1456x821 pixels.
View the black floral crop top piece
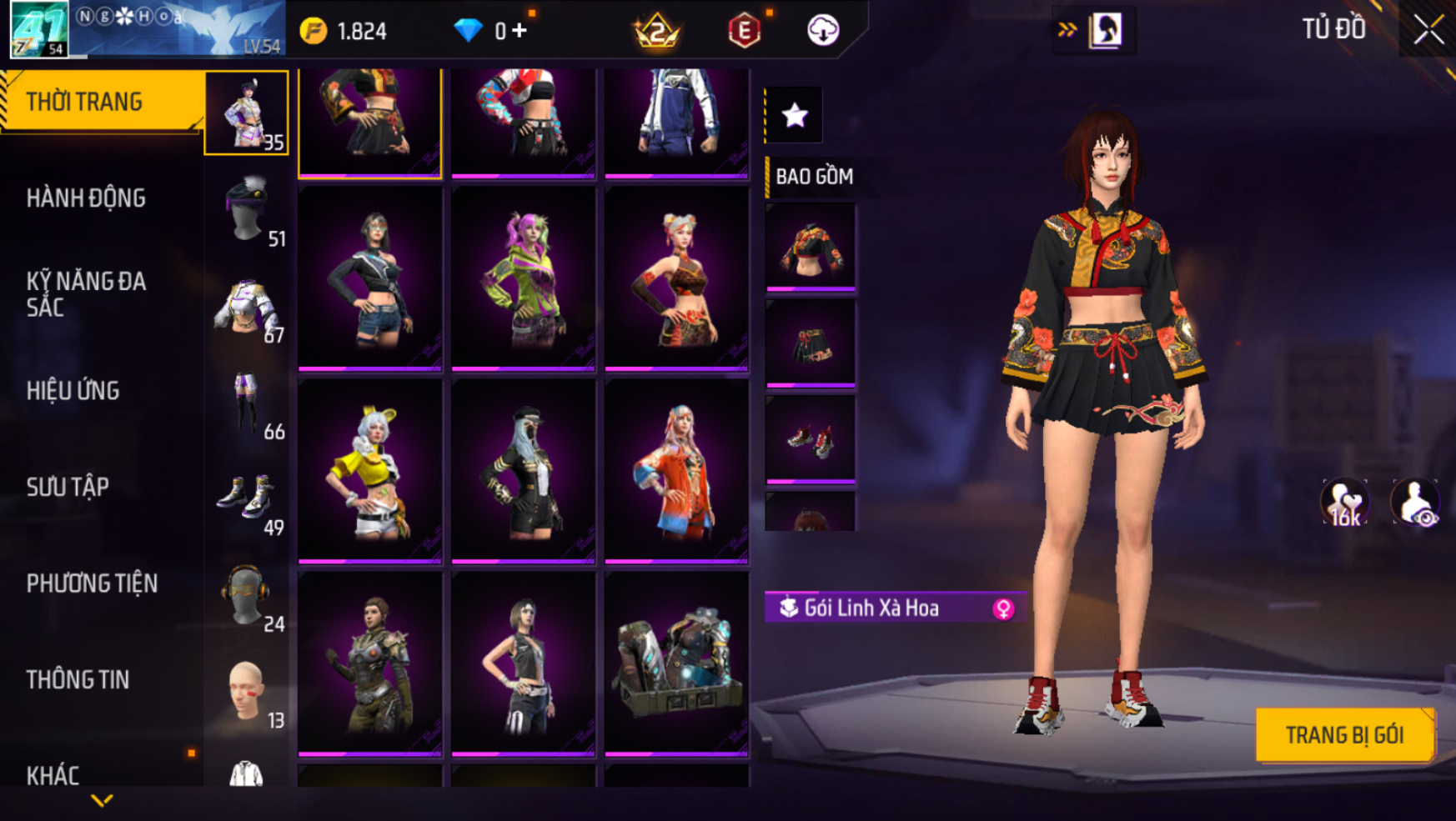click(x=810, y=247)
